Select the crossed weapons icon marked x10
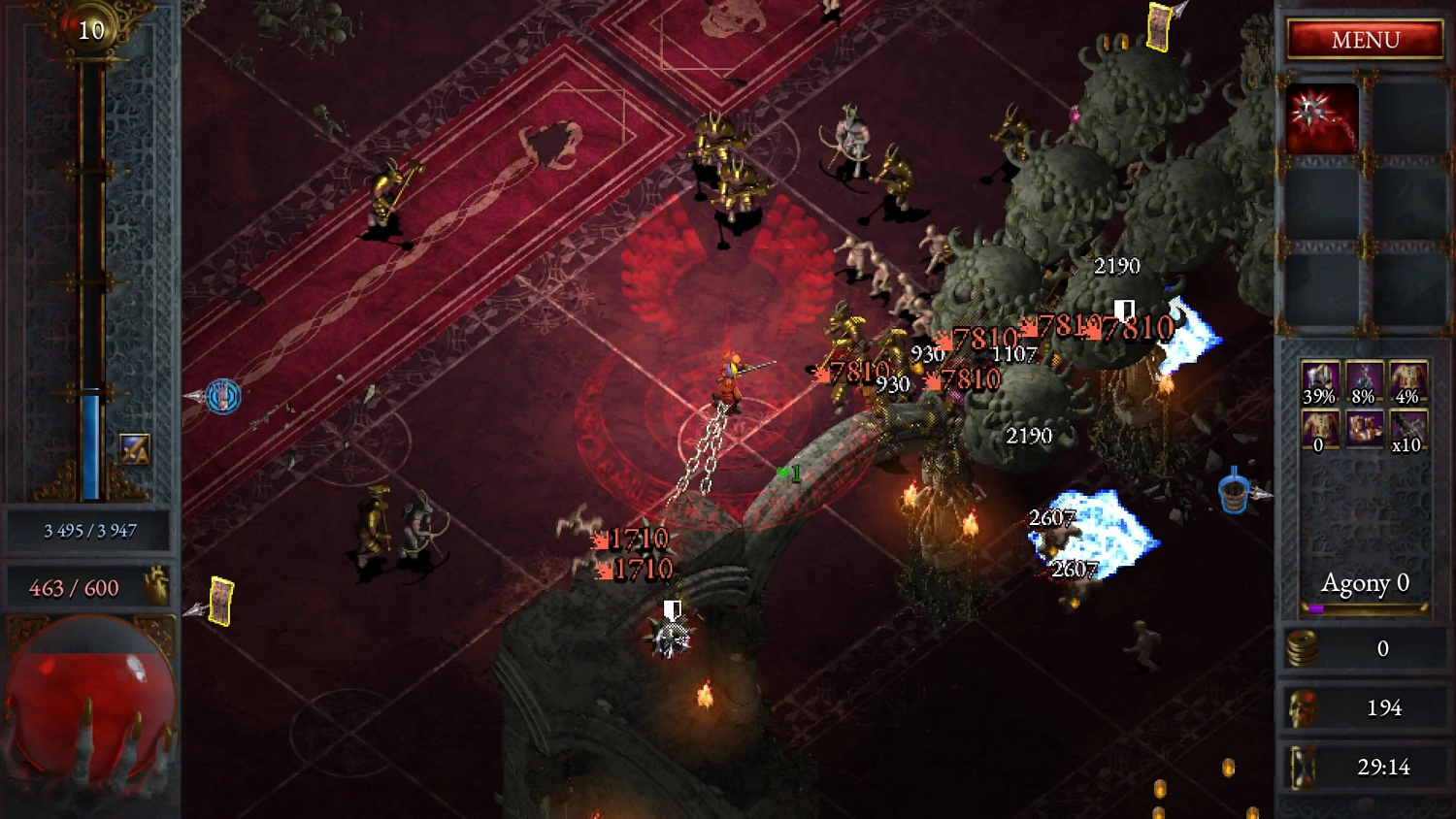 (x=1406, y=427)
